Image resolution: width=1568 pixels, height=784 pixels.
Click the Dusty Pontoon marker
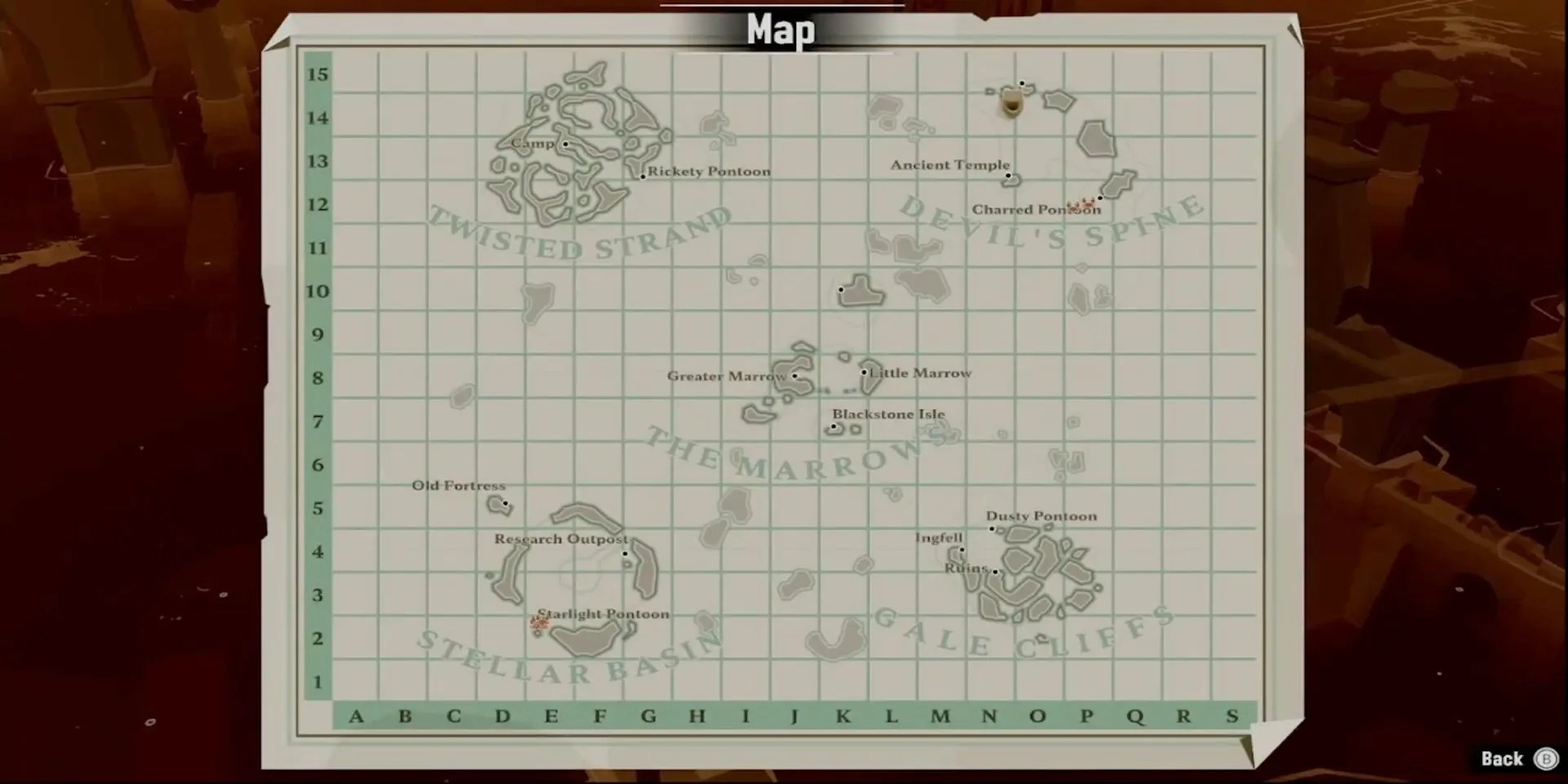(x=992, y=529)
